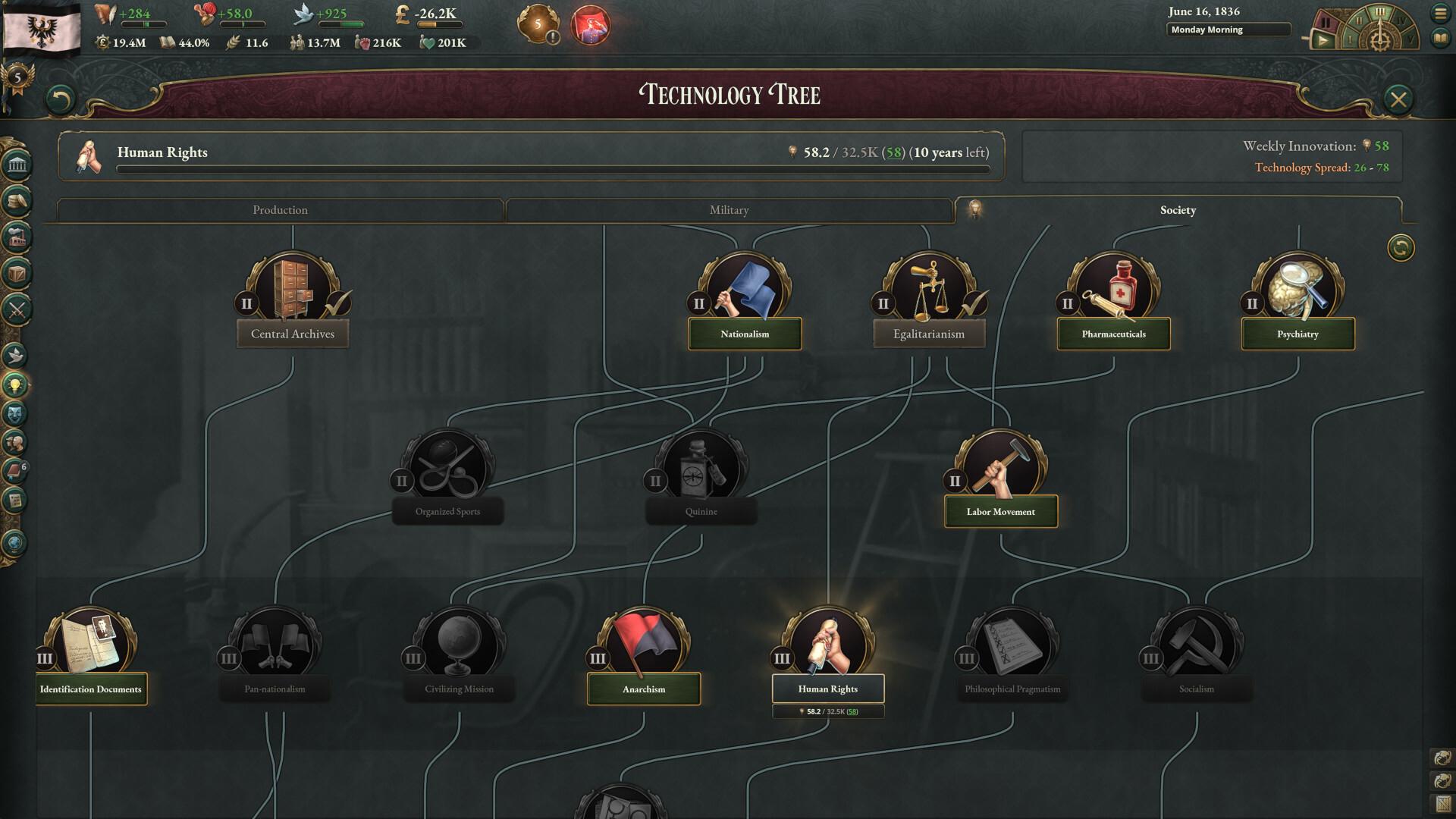Screen dimensions: 1456x819
Task: Switch to the Production tab
Action: [x=281, y=210]
